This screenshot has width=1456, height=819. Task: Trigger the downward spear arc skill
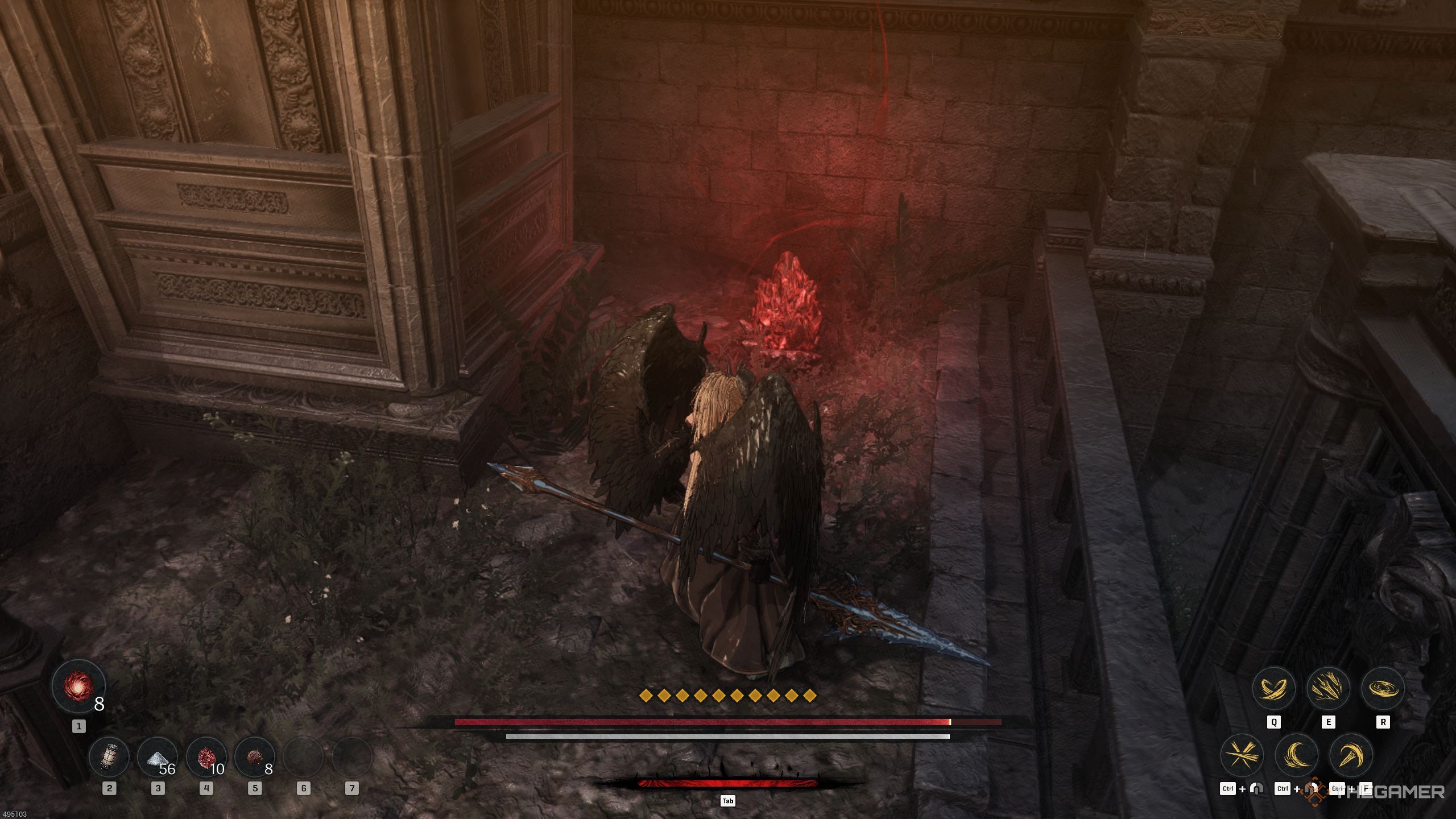pyautogui.click(x=1351, y=756)
